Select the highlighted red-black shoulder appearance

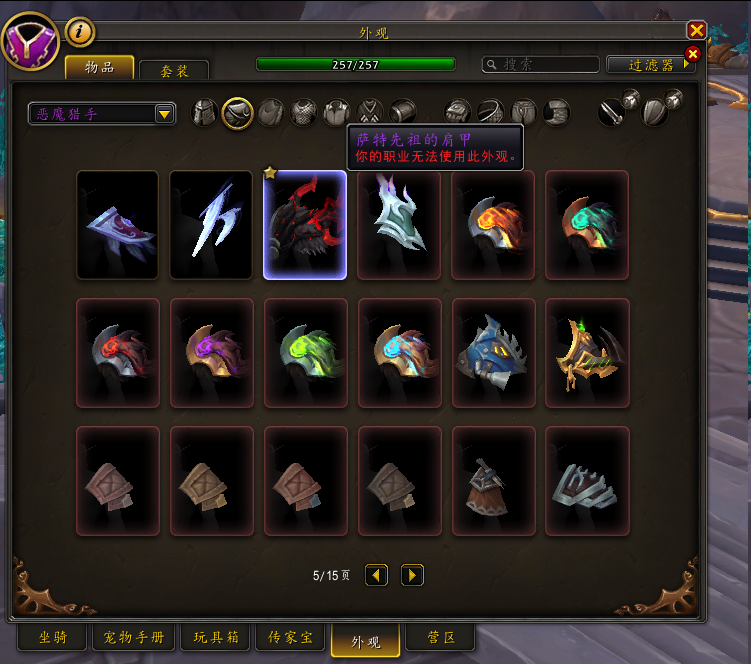coord(305,225)
